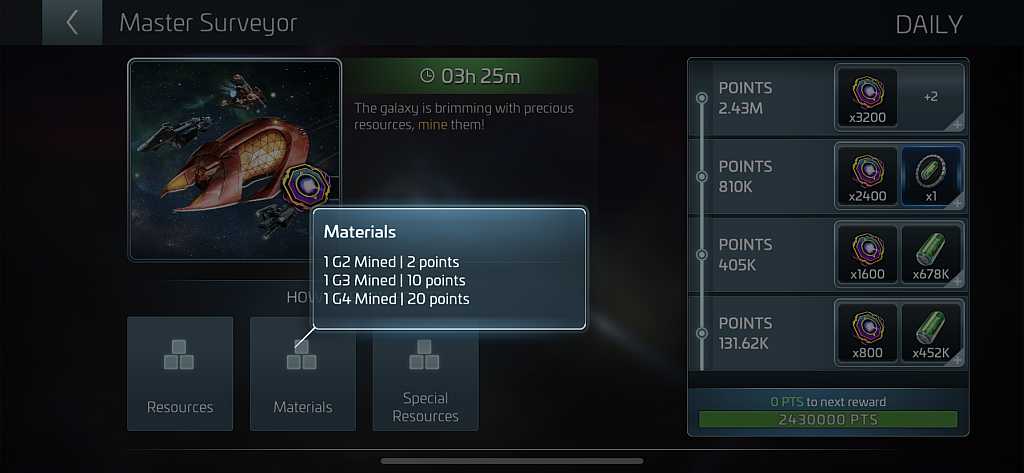The width and height of the screenshot is (1024, 473).
Task: View the x3200 reward at 2.43M points
Action: pyautogui.click(x=866, y=97)
